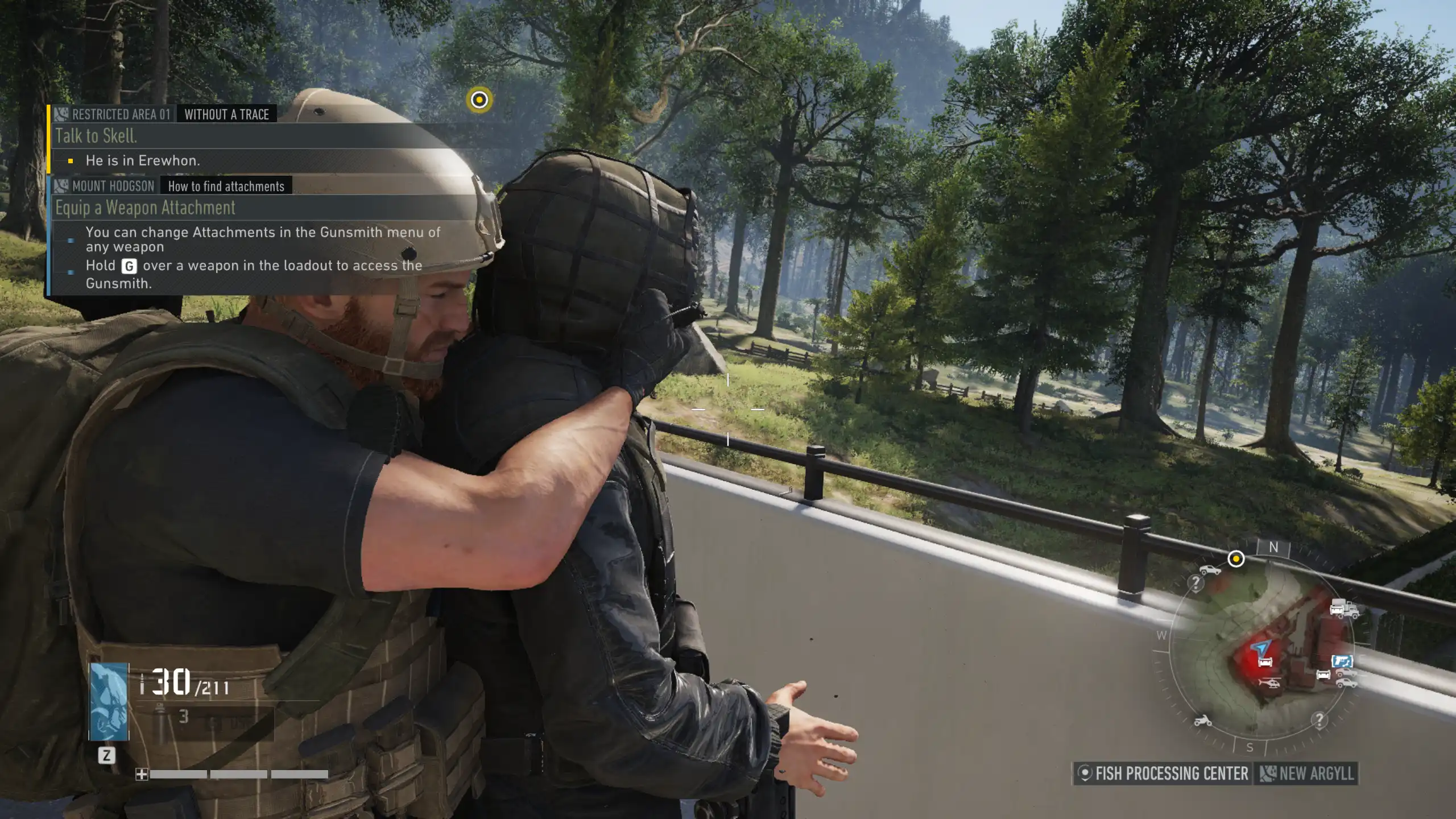Select the player arrow marker on the minimap
1456x819 pixels.
click(x=1261, y=647)
